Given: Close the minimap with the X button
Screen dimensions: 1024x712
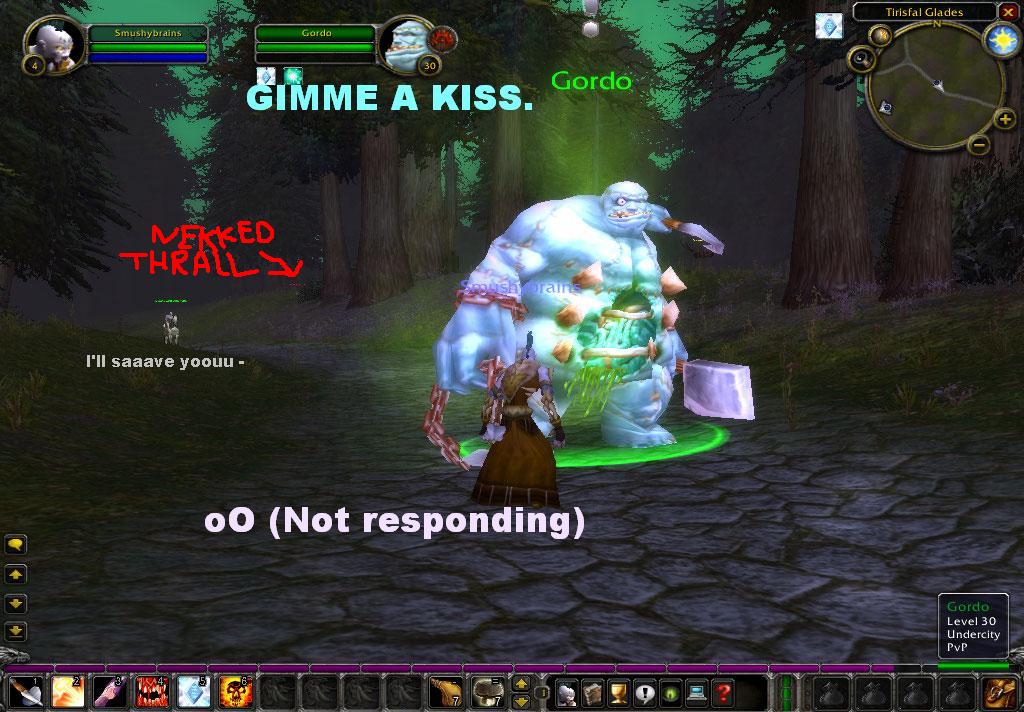Looking at the screenshot, I should (x=1007, y=12).
